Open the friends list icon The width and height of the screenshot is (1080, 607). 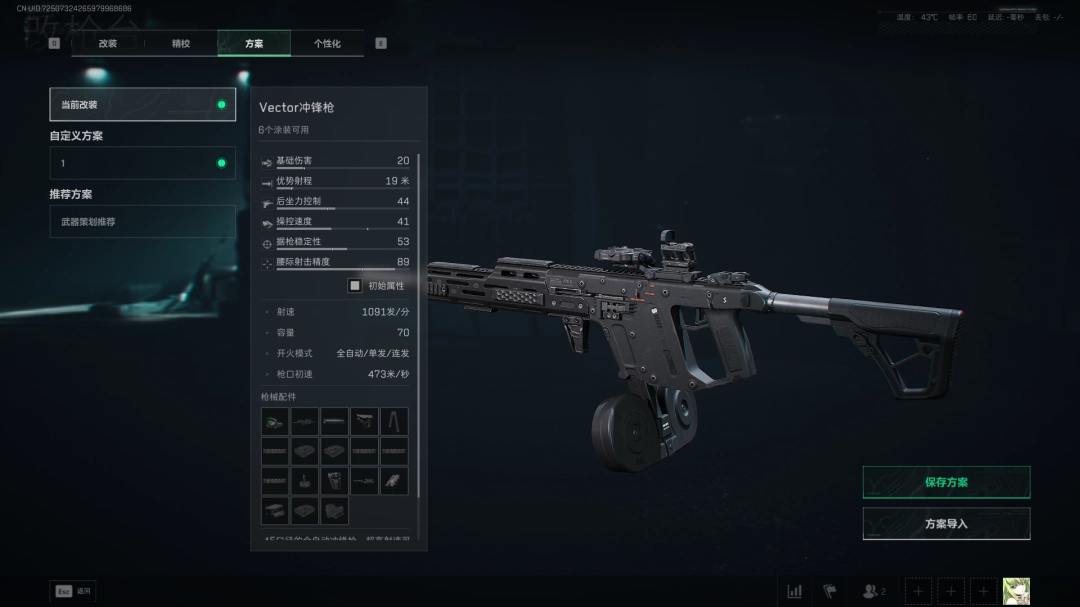873,591
